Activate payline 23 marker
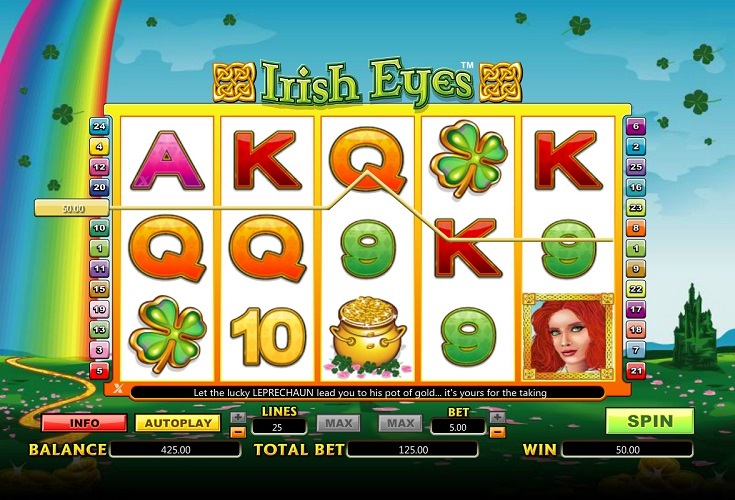 coord(635,207)
